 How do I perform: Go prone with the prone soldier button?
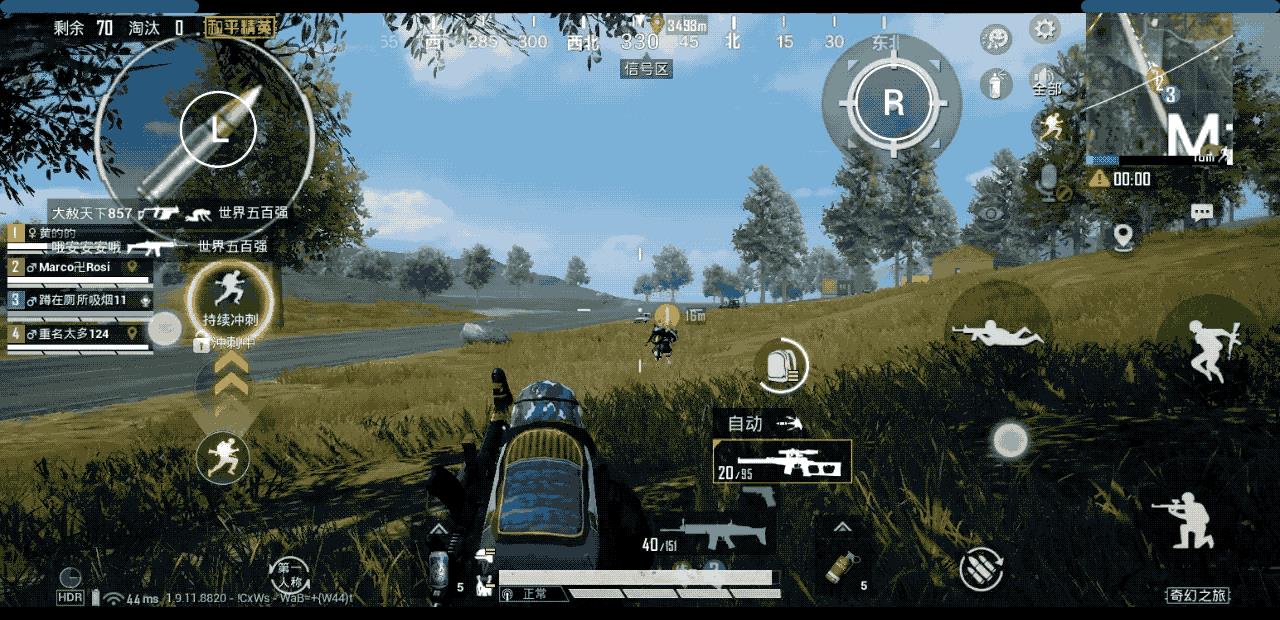point(997,332)
